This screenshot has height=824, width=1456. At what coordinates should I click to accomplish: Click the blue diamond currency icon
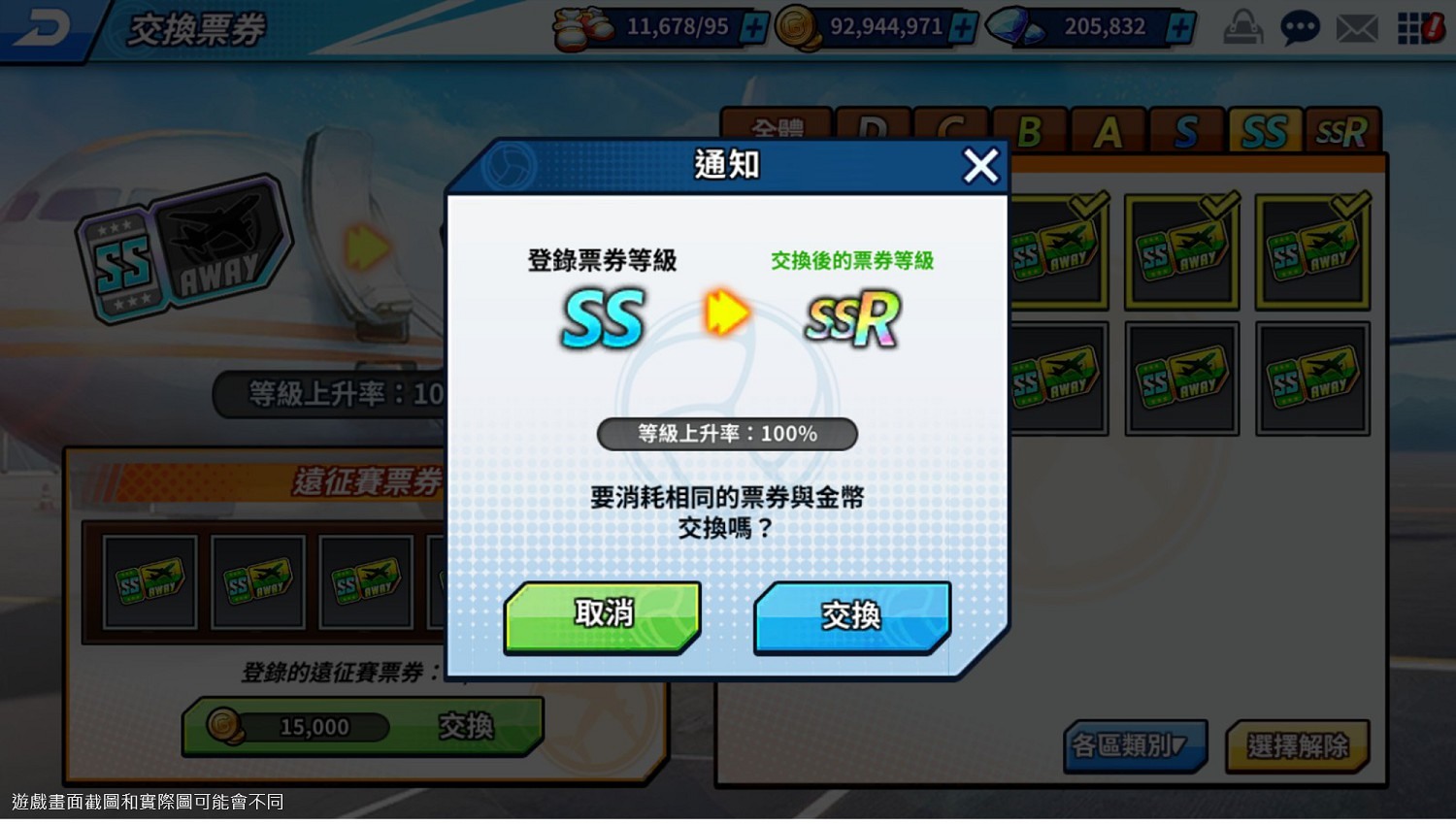tap(1009, 27)
